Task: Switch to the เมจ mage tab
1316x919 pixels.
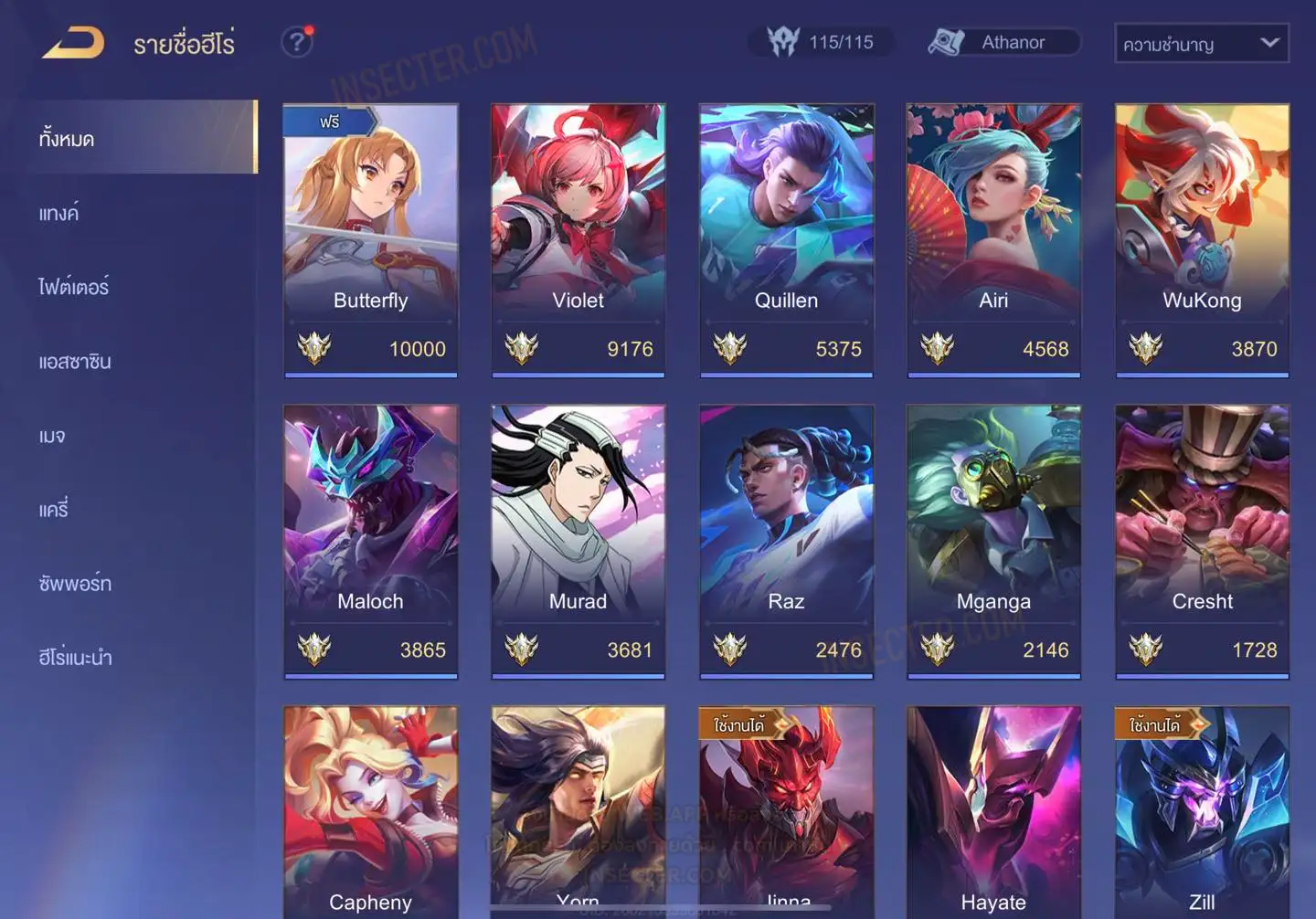Action: pyautogui.click(x=53, y=436)
